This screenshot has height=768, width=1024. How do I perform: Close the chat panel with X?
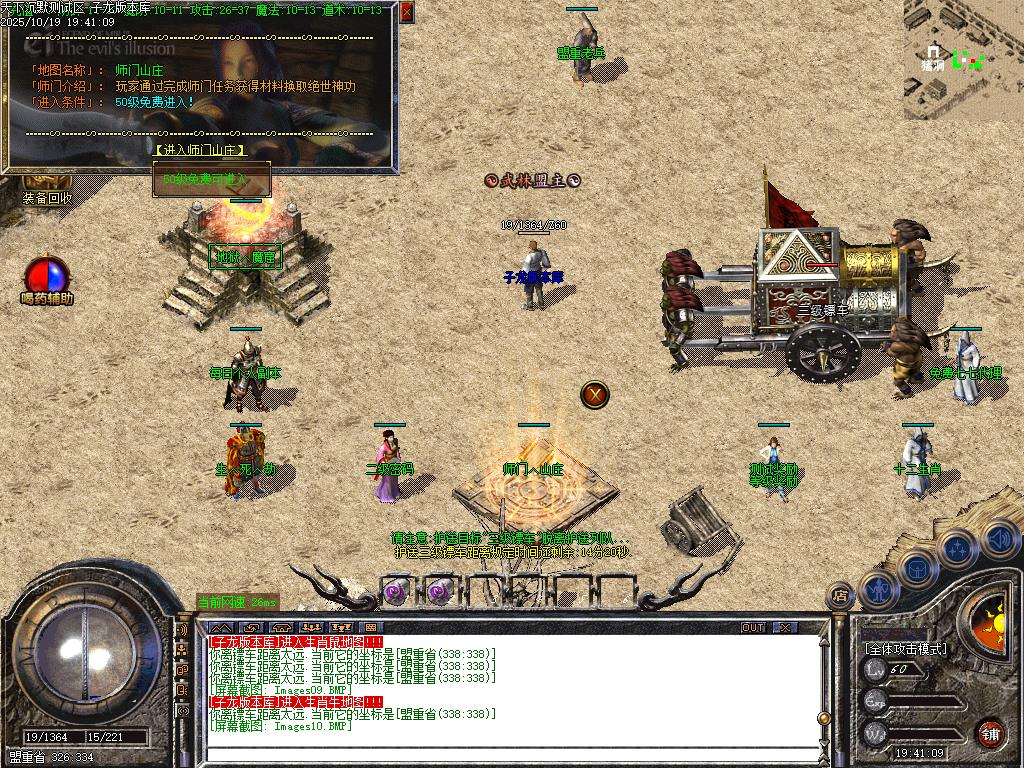tap(786, 627)
